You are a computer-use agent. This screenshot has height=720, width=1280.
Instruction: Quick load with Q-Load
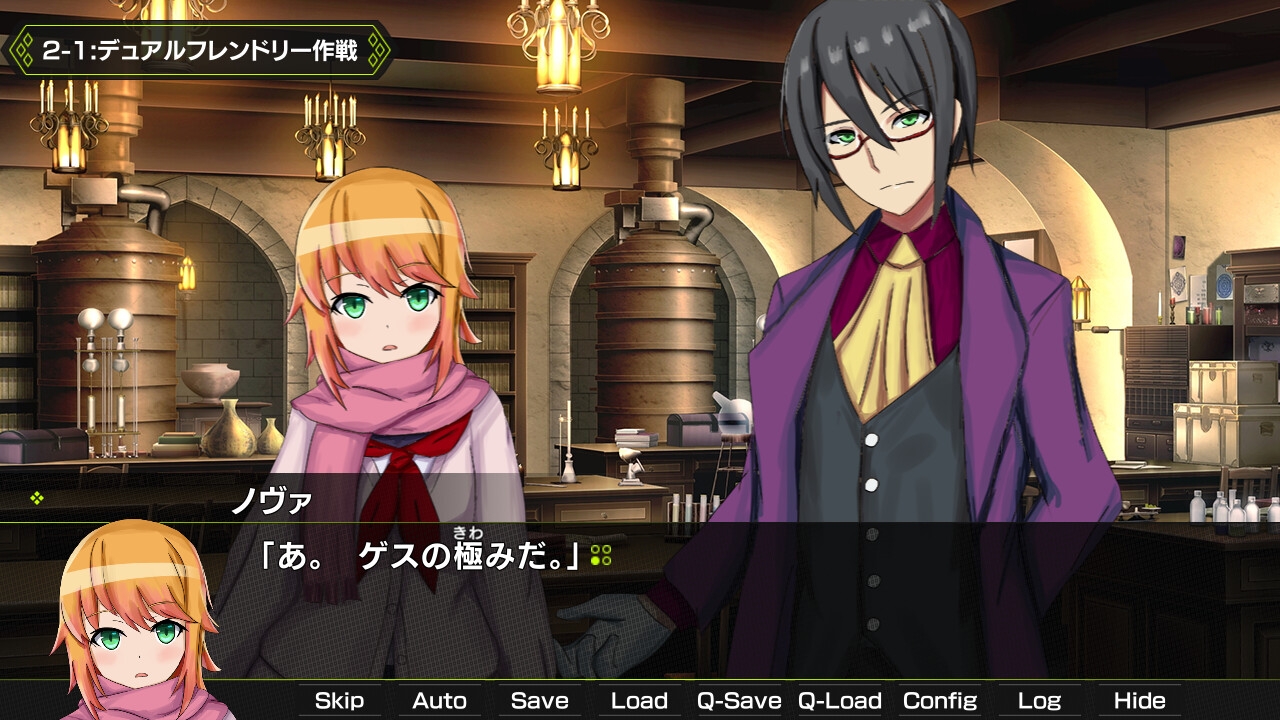[x=839, y=701]
